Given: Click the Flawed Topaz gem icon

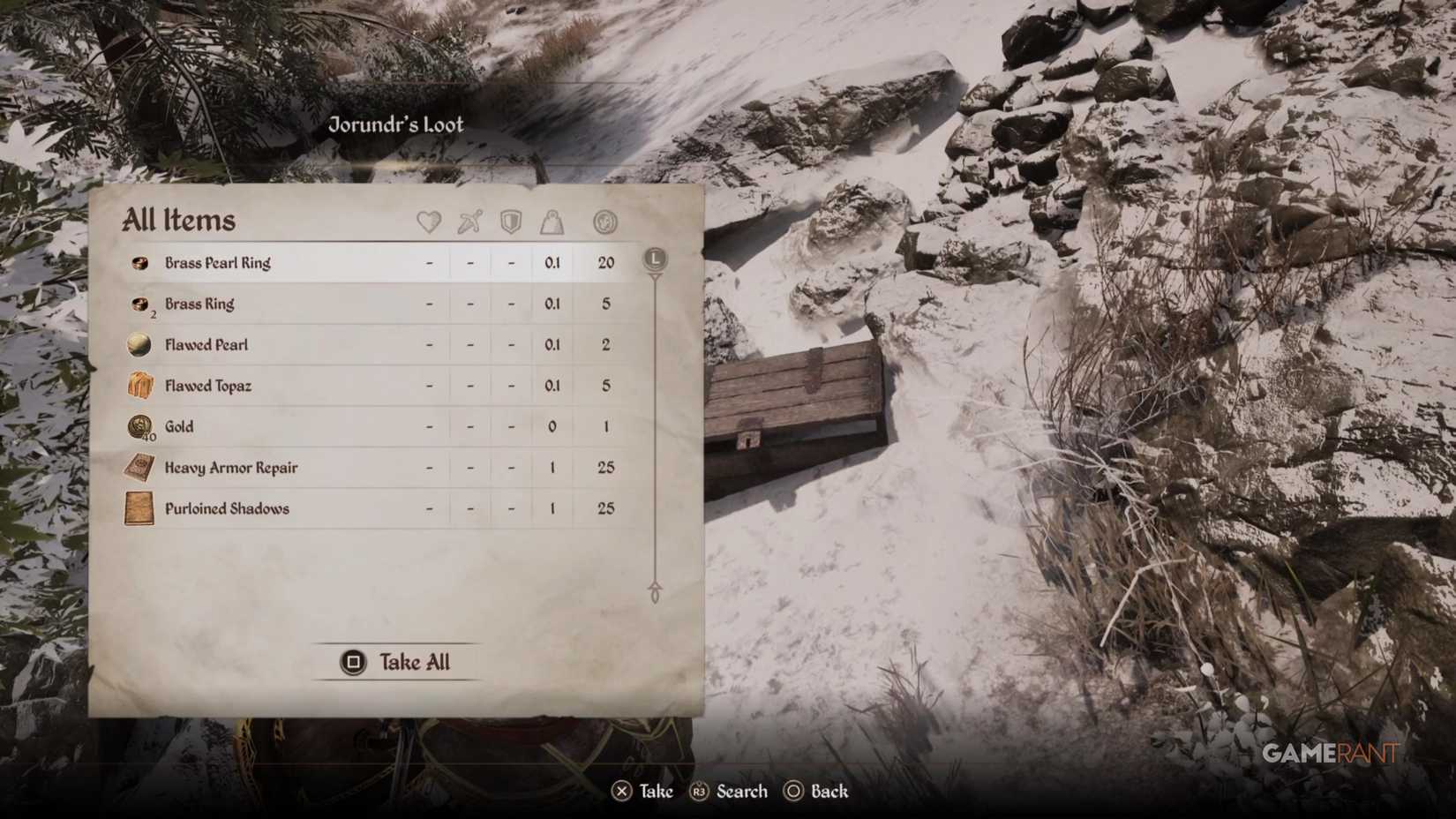Looking at the screenshot, I should 139,385.
